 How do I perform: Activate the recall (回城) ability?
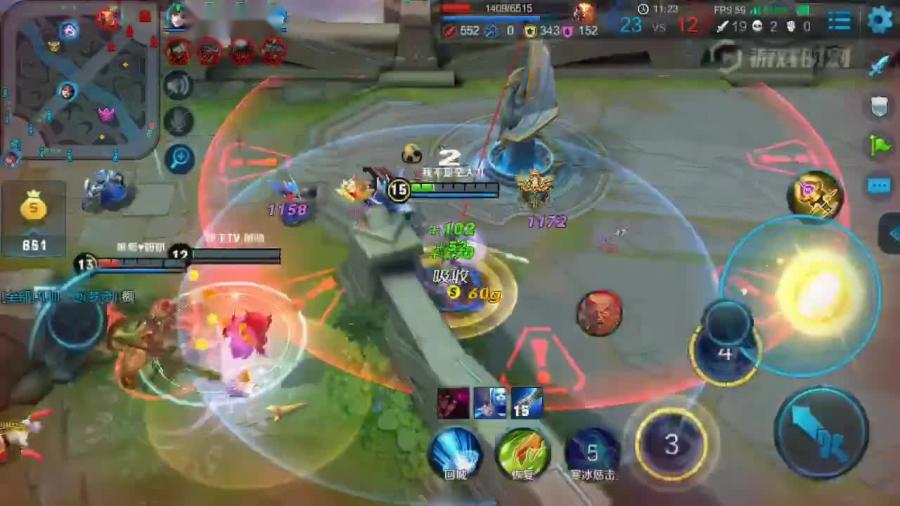455,451
